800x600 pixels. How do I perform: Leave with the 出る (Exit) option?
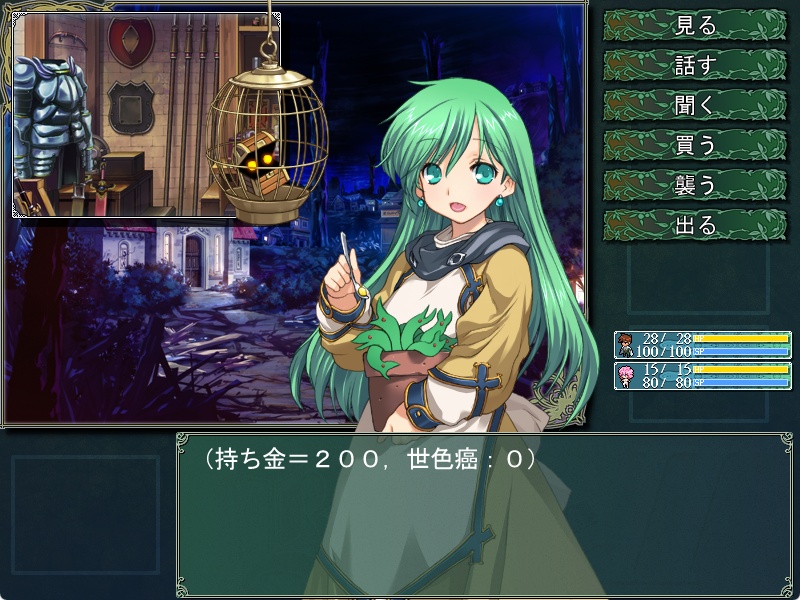(x=696, y=225)
